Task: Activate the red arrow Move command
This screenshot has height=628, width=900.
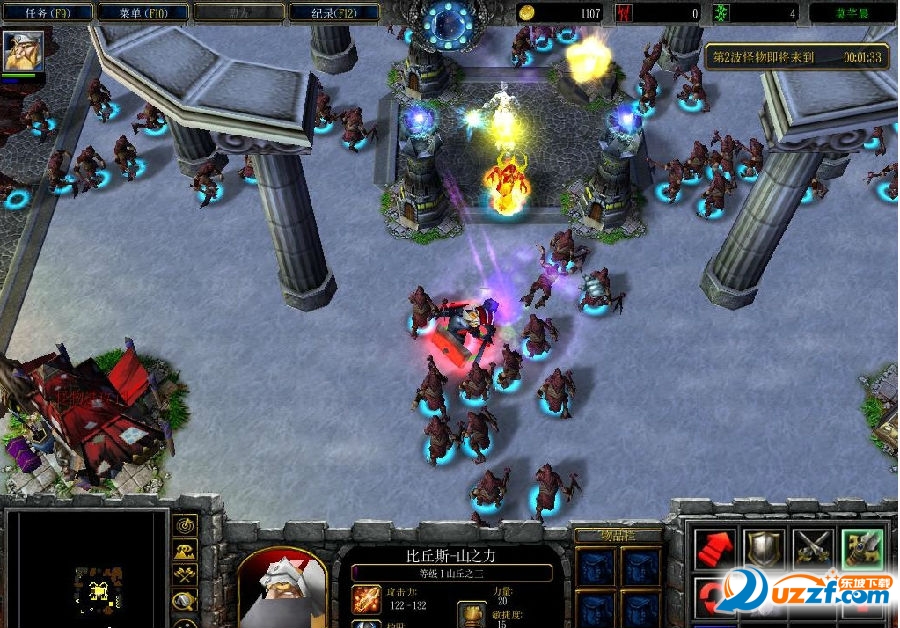Action: pos(715,549)
